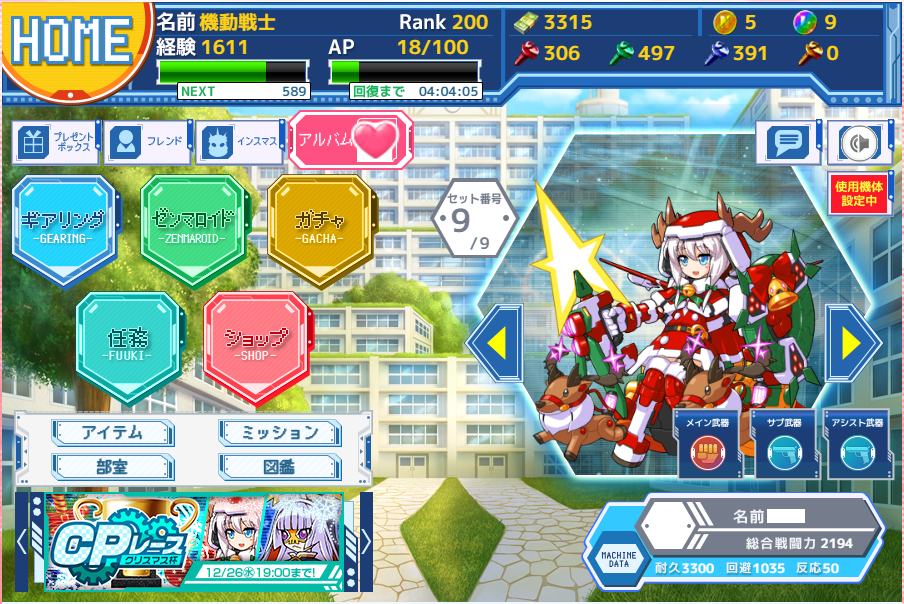Viewport: 904px width, 604px height.
Task: Toggle the sound speaker icon
Action: point(858,144)
